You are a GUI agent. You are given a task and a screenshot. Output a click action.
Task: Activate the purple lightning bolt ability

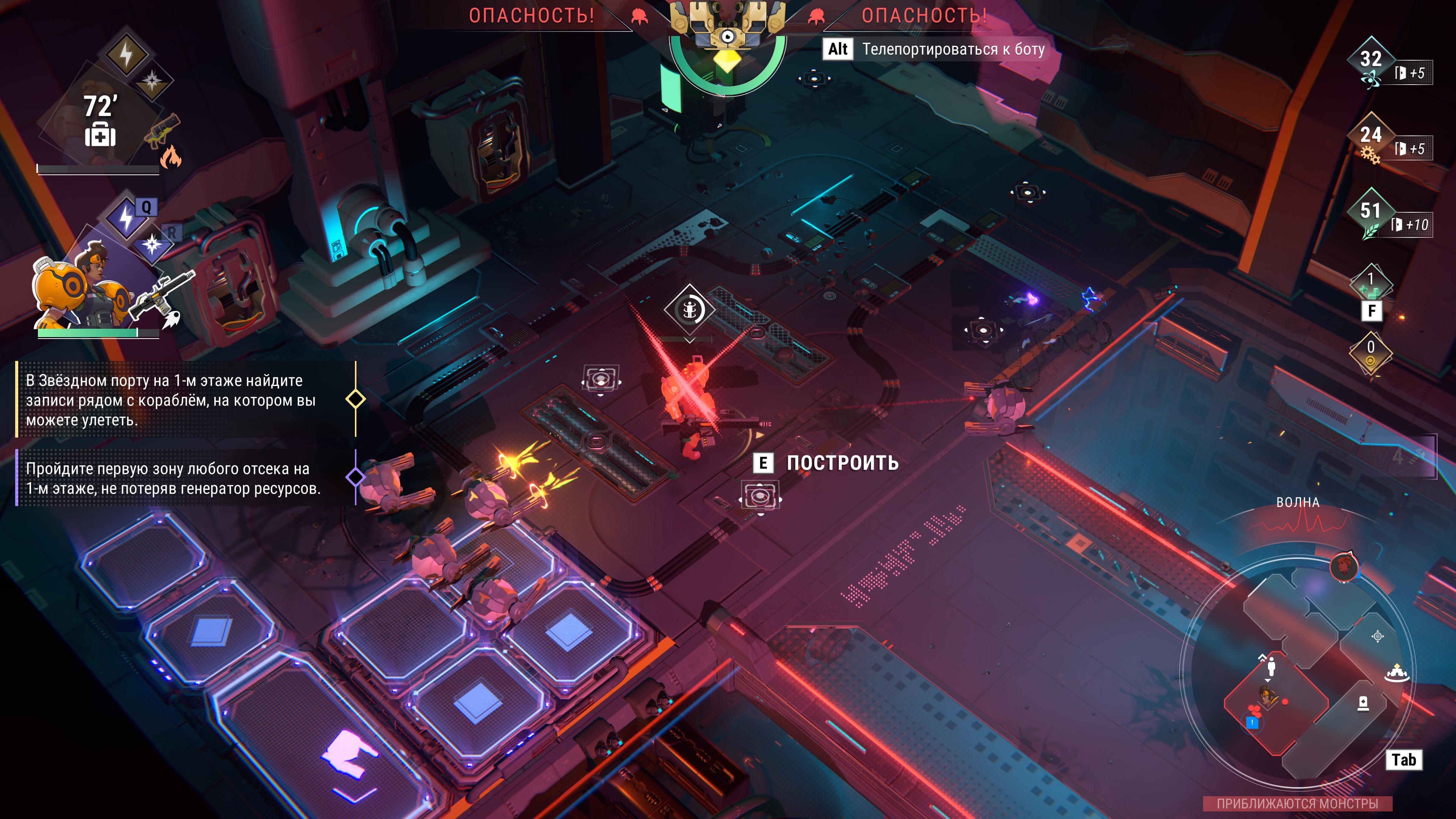[126, 218]
